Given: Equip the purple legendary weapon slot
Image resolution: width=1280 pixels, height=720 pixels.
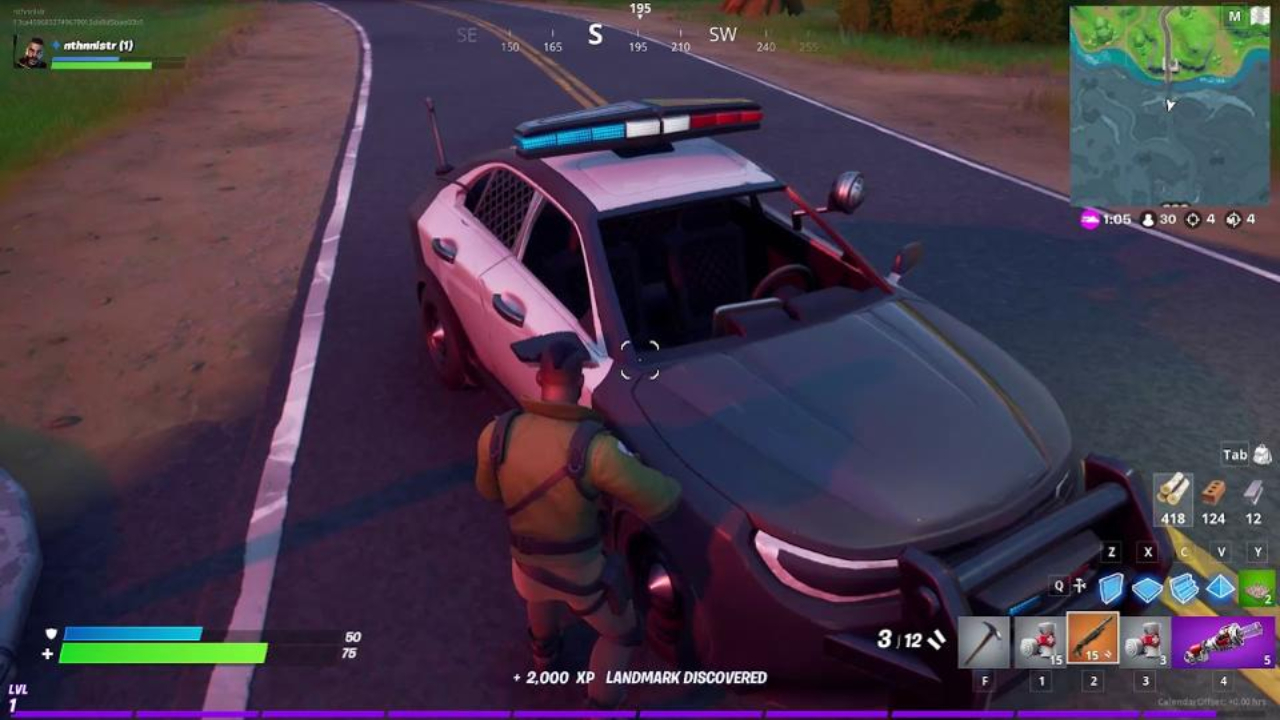Looking at the screenshot, I should [1223, 641].
